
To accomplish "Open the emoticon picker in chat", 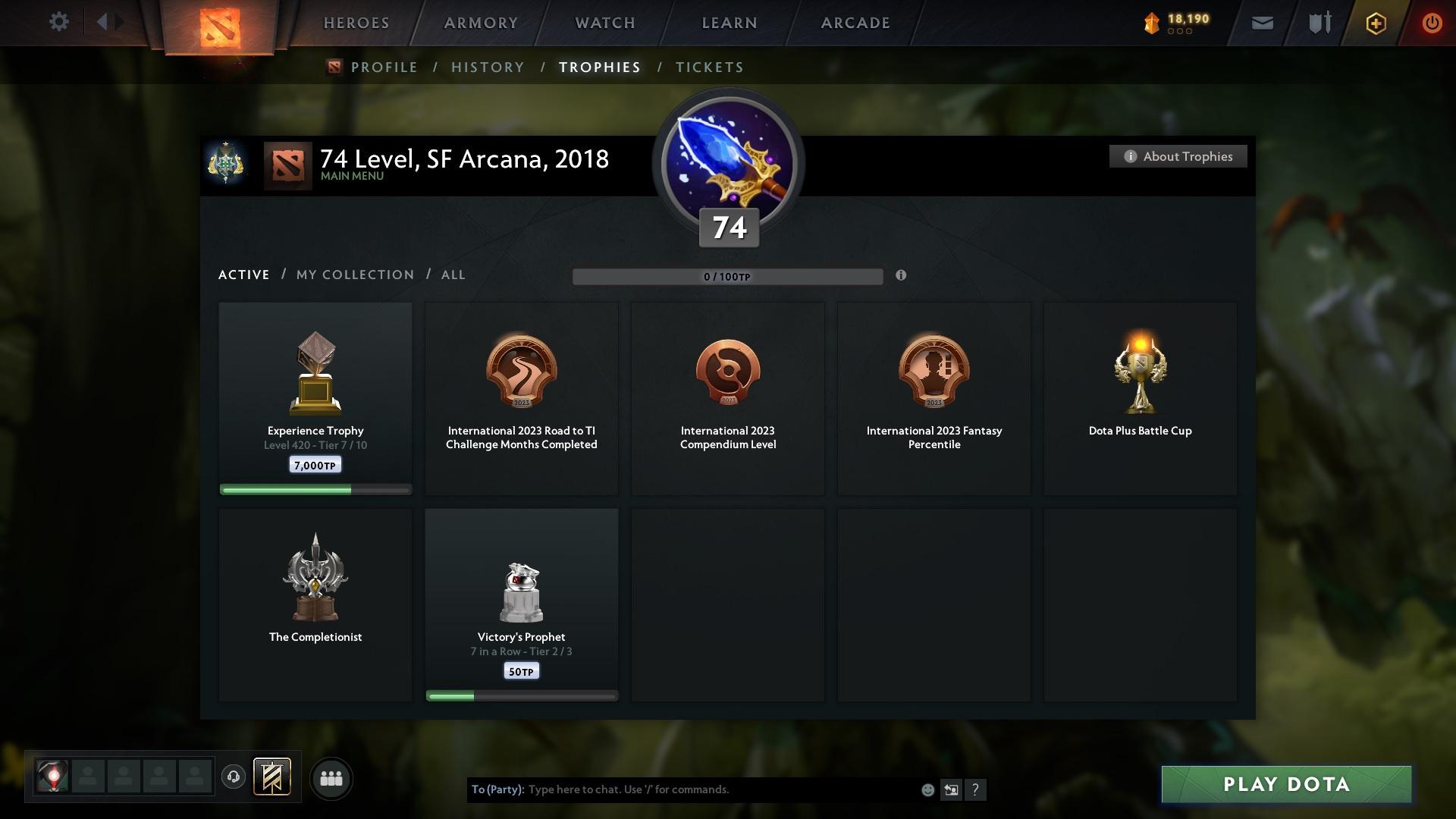I will 927,789.
